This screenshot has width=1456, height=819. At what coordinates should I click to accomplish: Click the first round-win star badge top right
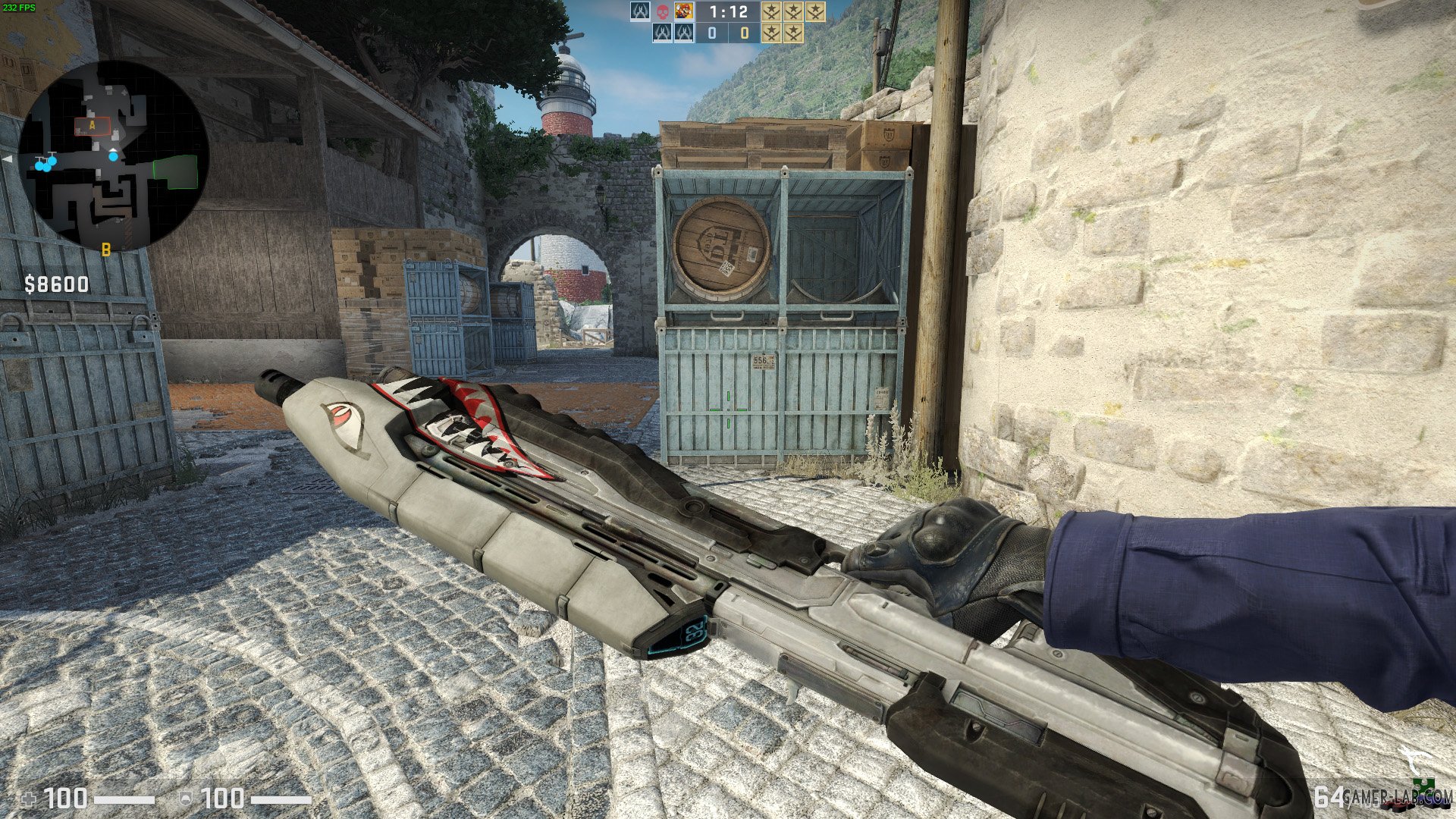(772, 11)
